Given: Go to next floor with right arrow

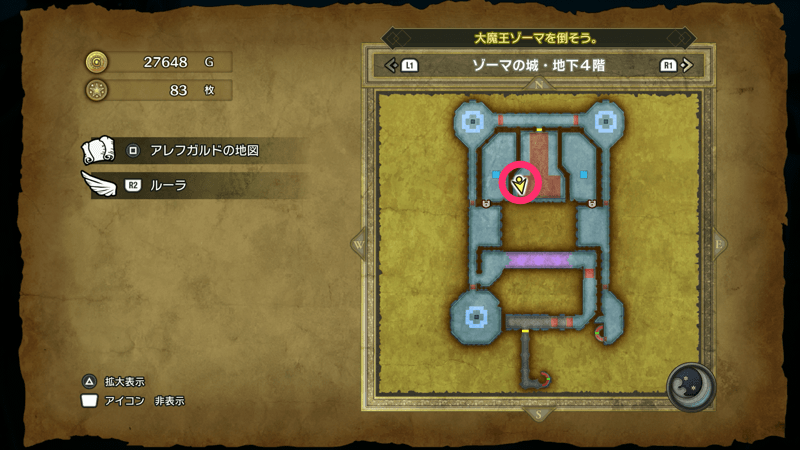Looking at the screenshot, I should 685,66.
